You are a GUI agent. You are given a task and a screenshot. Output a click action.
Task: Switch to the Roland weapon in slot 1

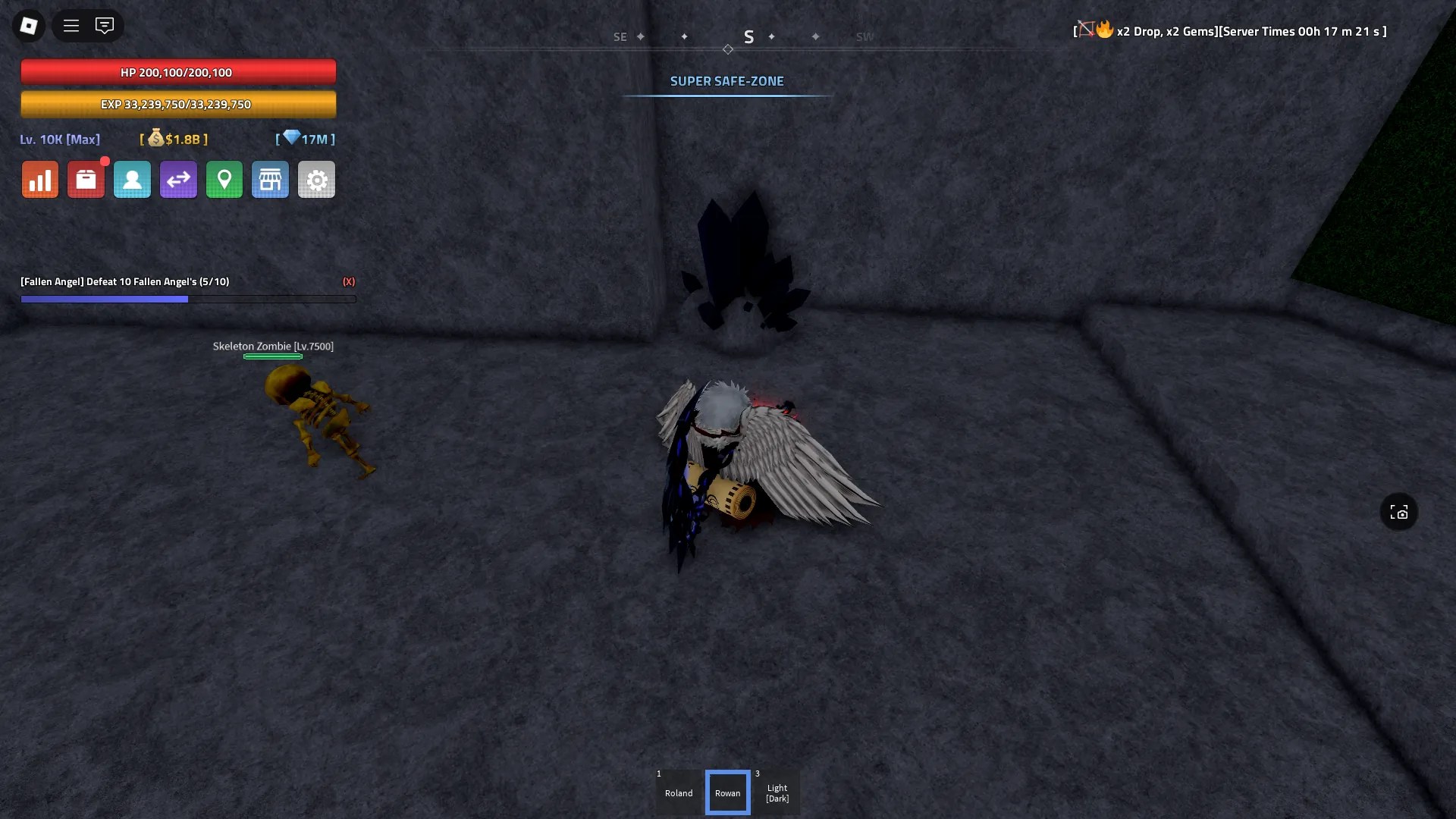(x=679, y=792)
